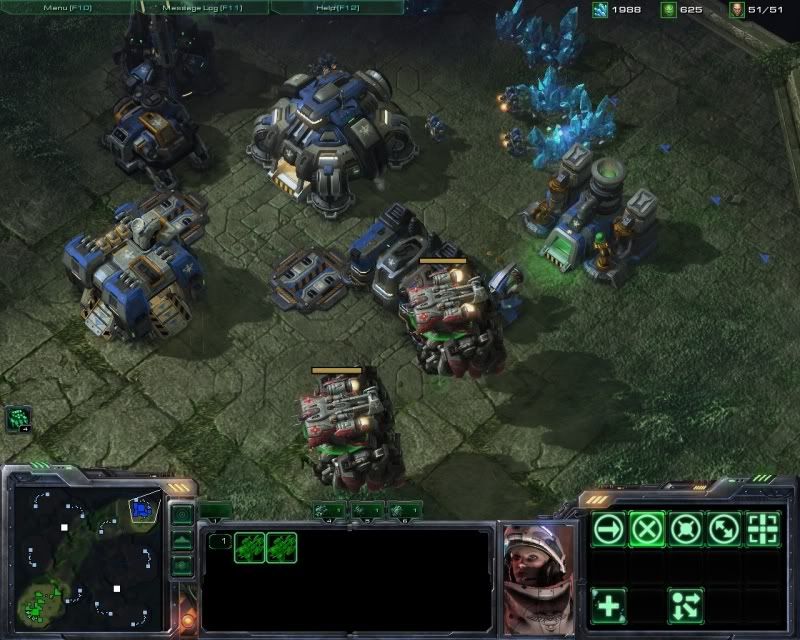
Task: Open the Help (F12) panel
Action: [336, 7]
